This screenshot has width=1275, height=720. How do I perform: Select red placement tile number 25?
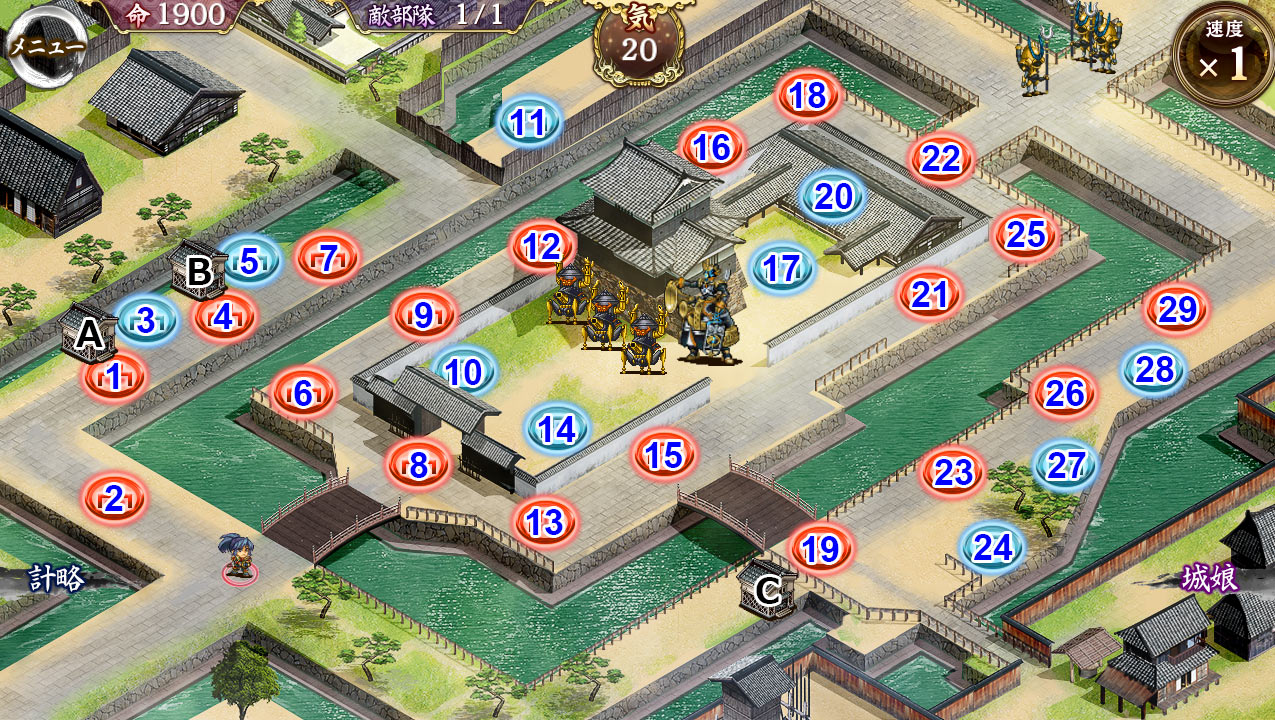pos(1026,235)
